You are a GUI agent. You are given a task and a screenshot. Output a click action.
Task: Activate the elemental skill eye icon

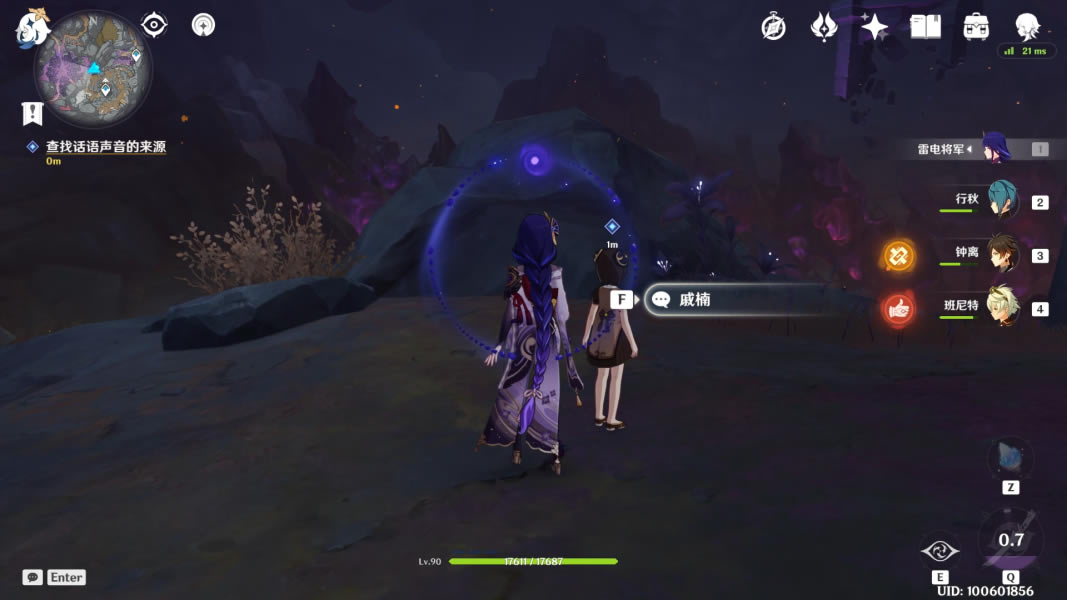point(940,551)
